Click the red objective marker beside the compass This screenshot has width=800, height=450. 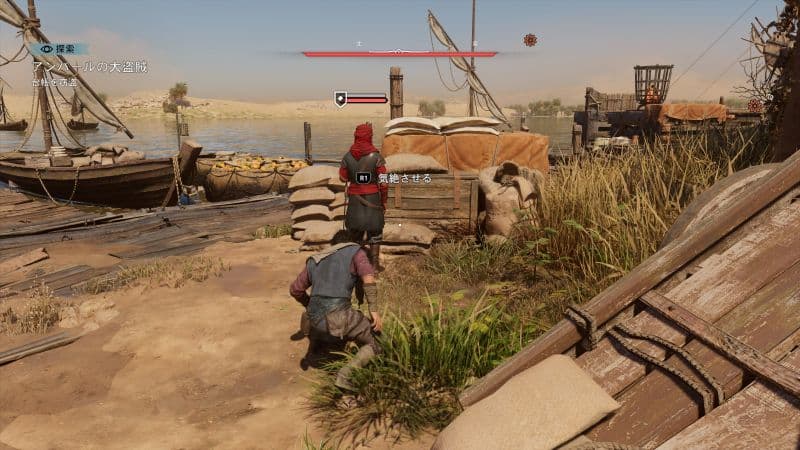[530, 40]
